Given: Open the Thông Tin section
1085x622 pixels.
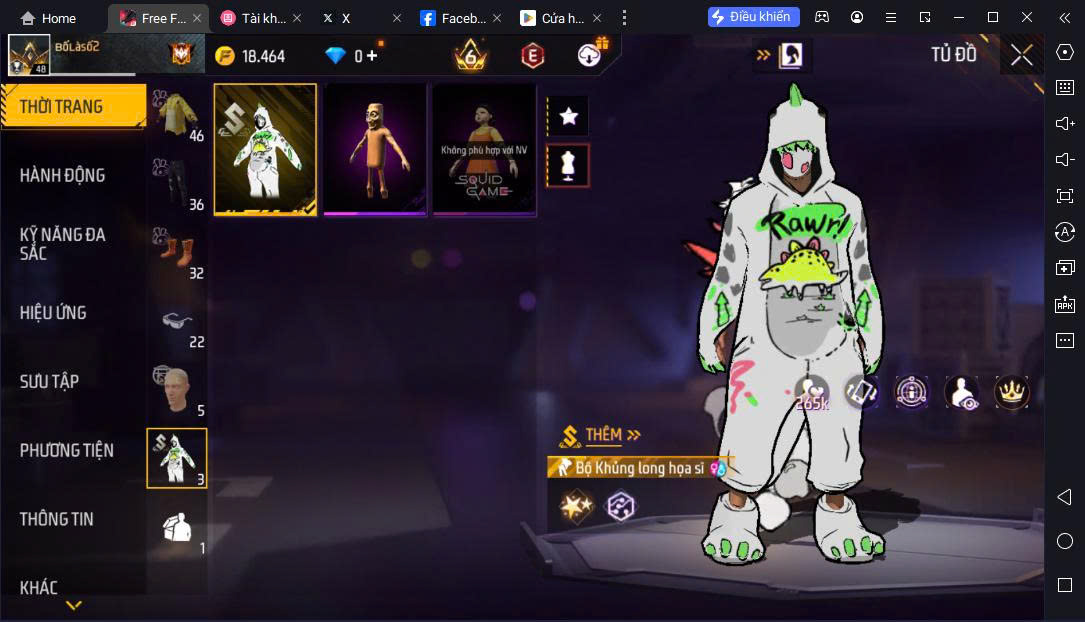Looking at the screenshot, I should pyautogui.click(x=56, y=519).
